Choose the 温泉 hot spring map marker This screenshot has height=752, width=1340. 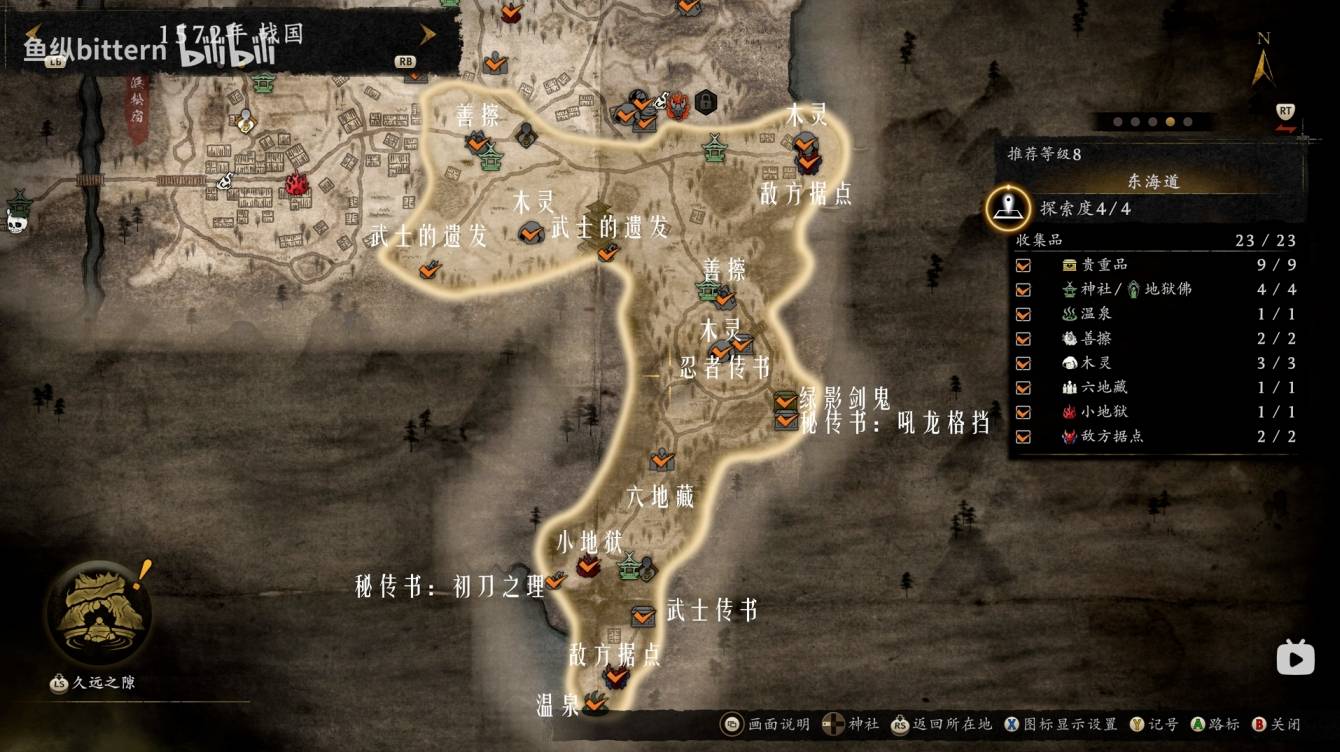pyautogui.click(x=596, y=704)
